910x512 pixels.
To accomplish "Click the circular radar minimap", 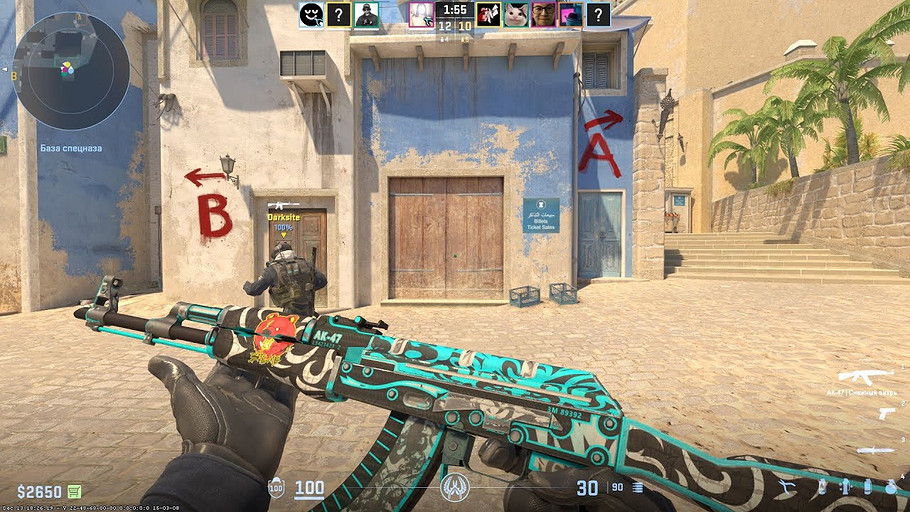I will tap(70, 71).
